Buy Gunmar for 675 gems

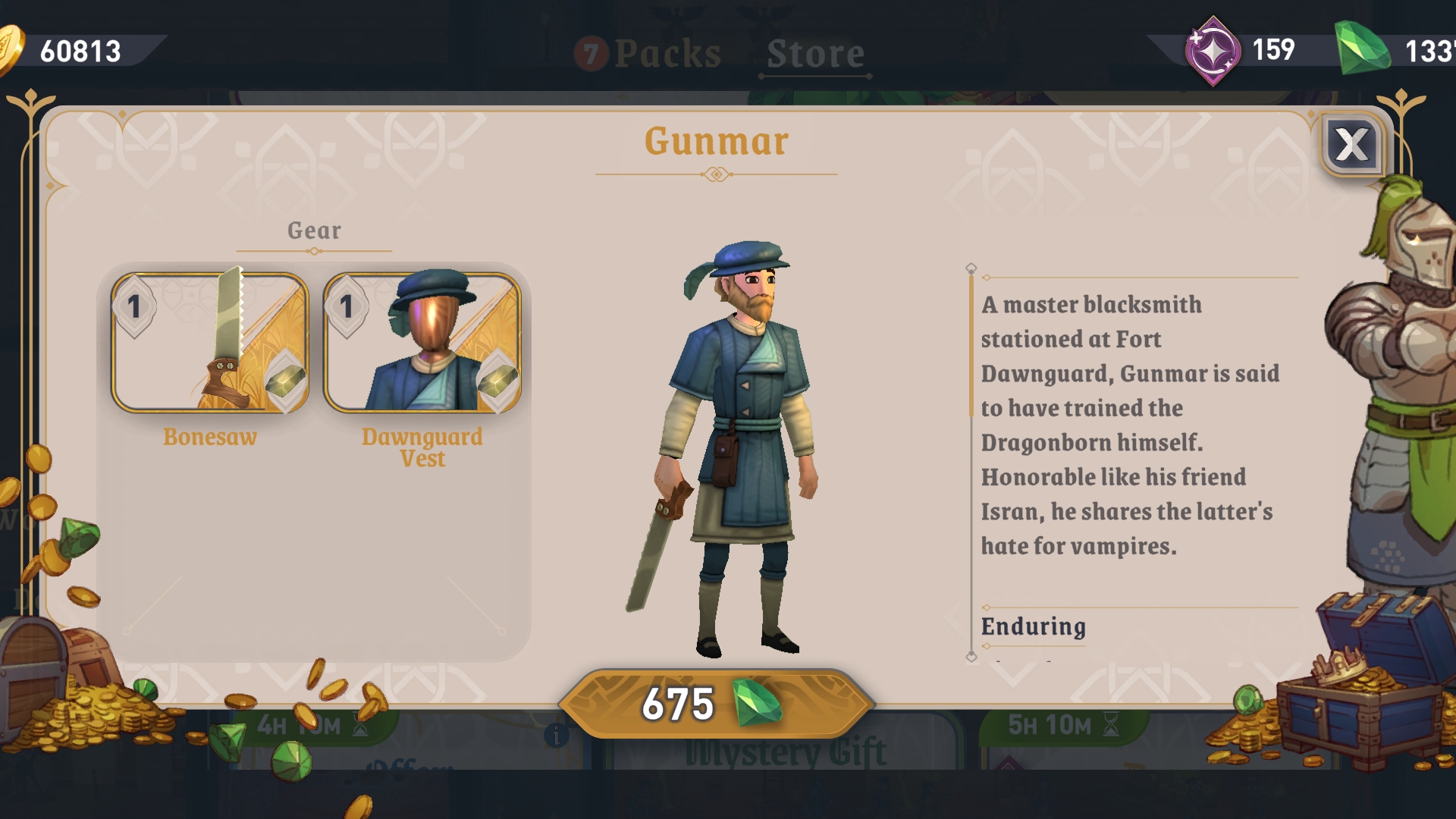click(x=716, y=704)
